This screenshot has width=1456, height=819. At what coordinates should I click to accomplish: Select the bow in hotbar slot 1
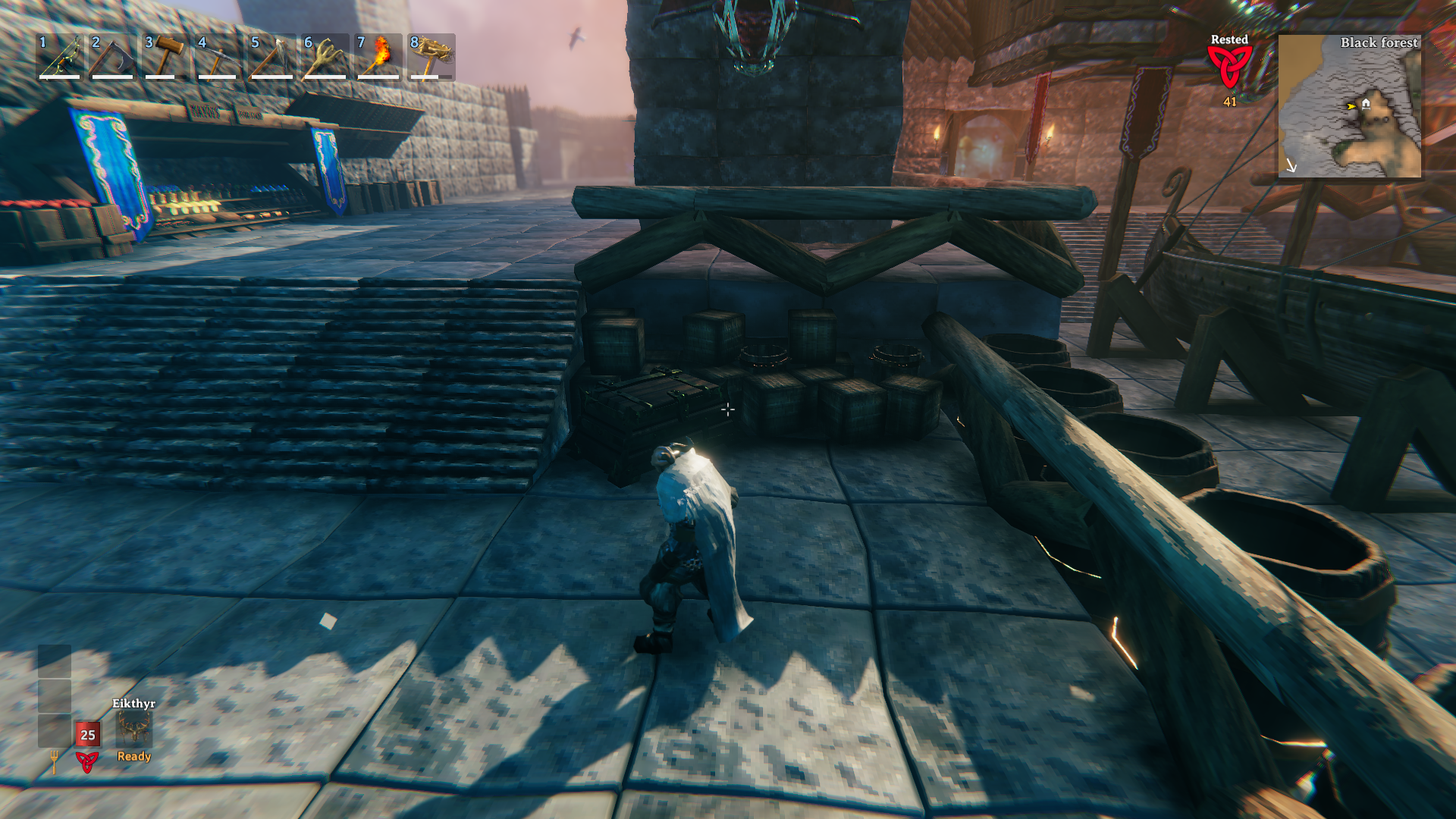pos(59,57)
